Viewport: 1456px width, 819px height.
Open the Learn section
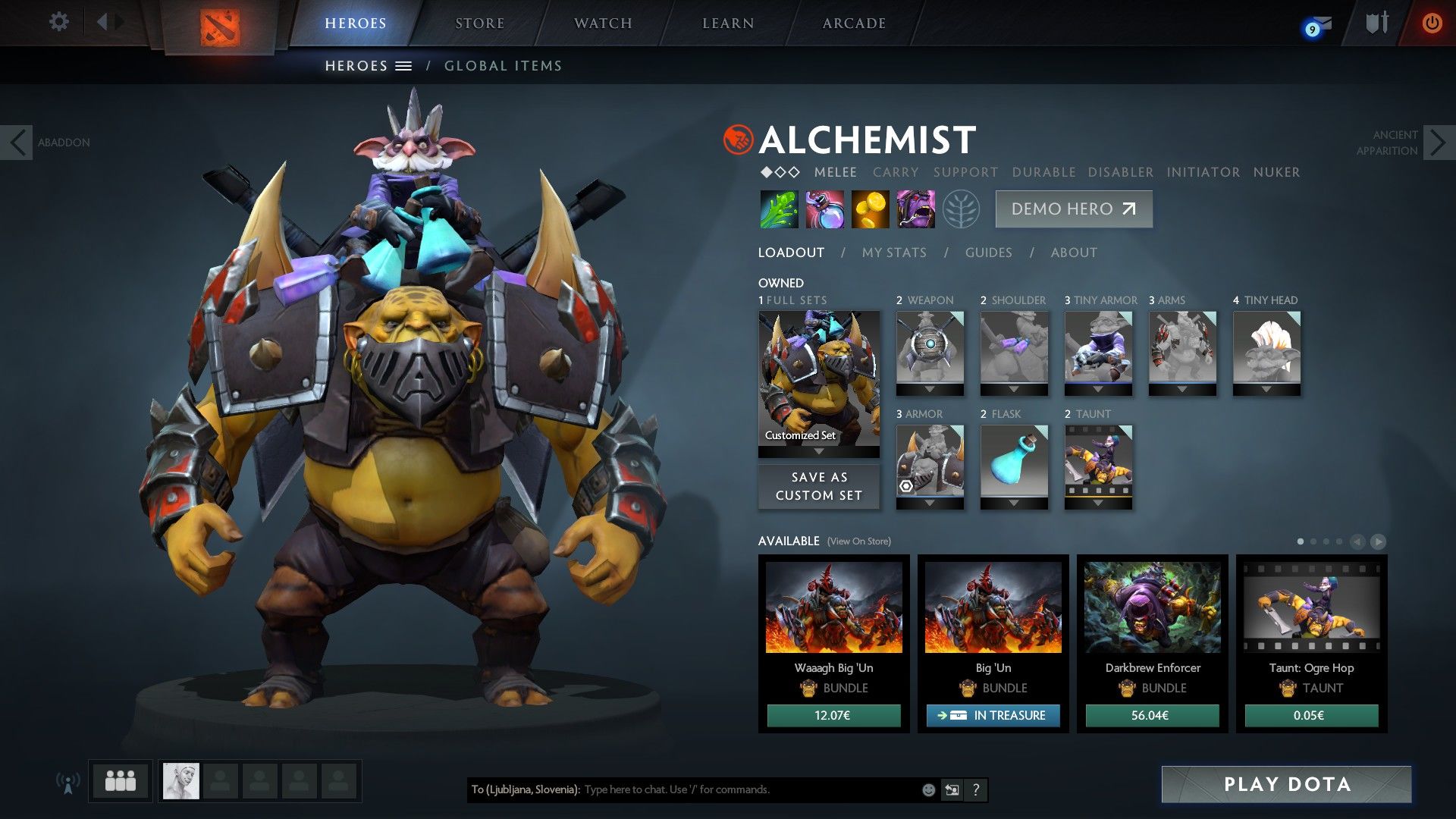(x=728, y=24)
